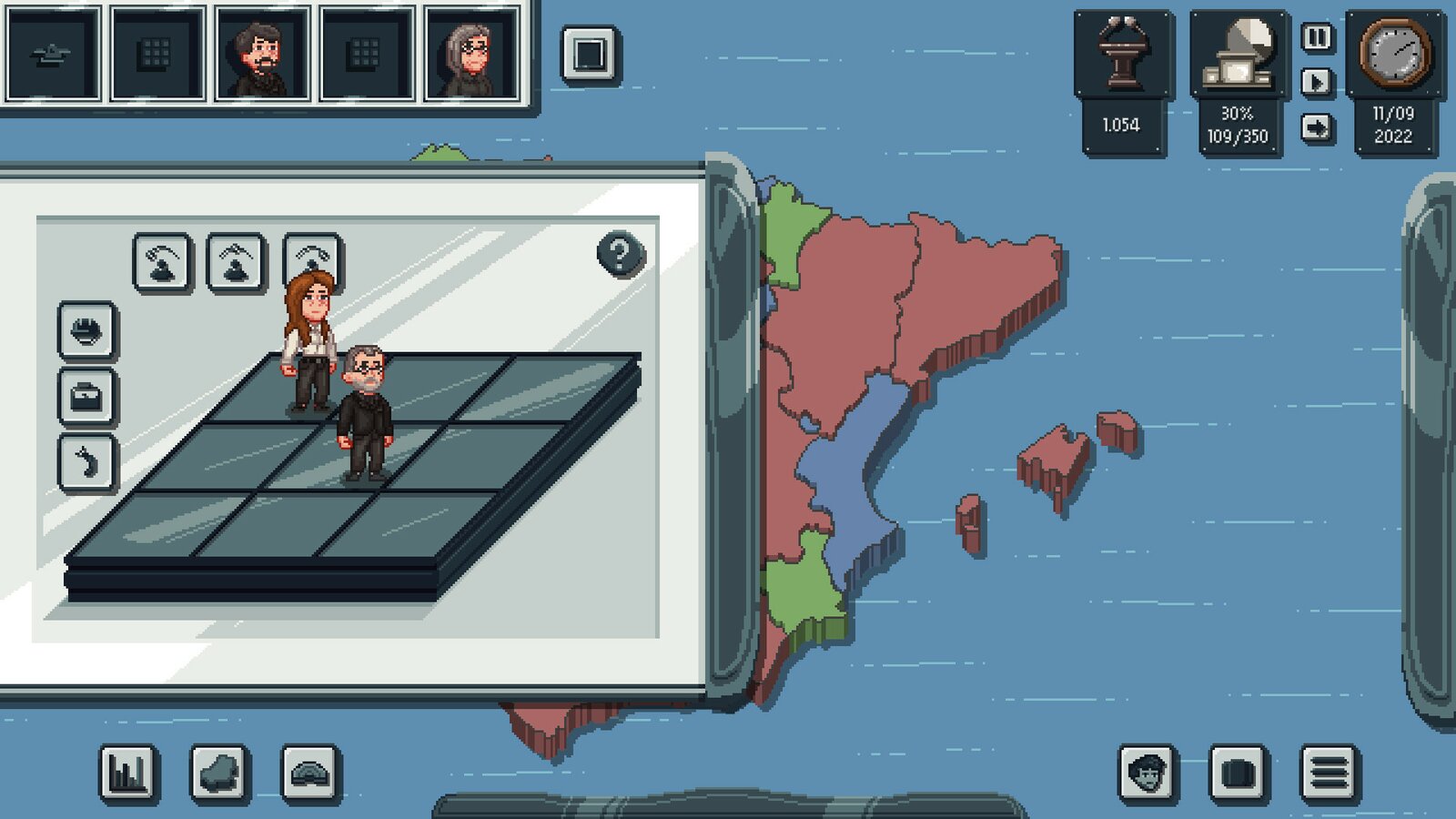The height and width of the screenshot is (819, 1456).
Task: Open the face portrait menu
Action: click(1148, 773)
